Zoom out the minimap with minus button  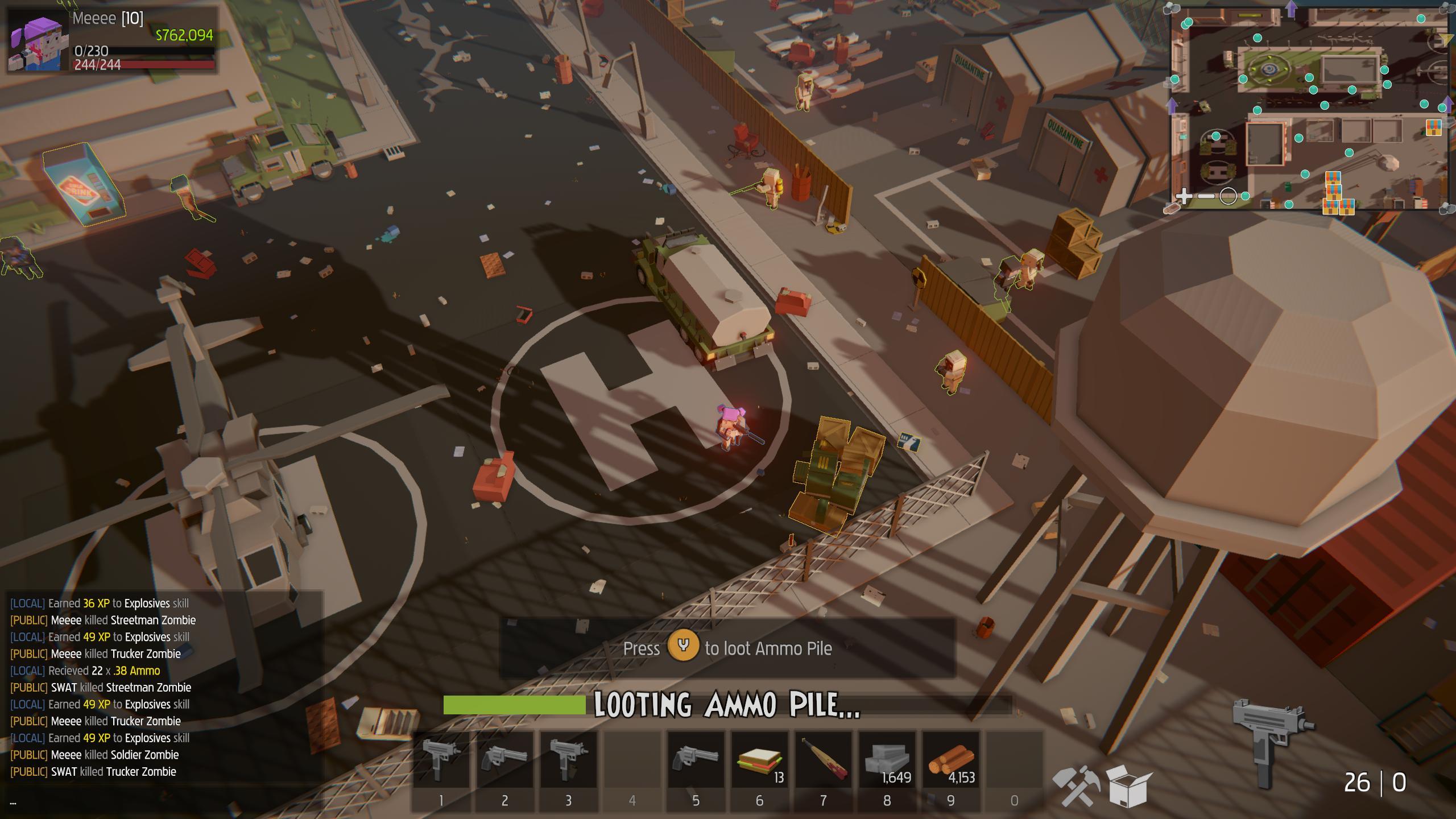tap(1206, 197)
